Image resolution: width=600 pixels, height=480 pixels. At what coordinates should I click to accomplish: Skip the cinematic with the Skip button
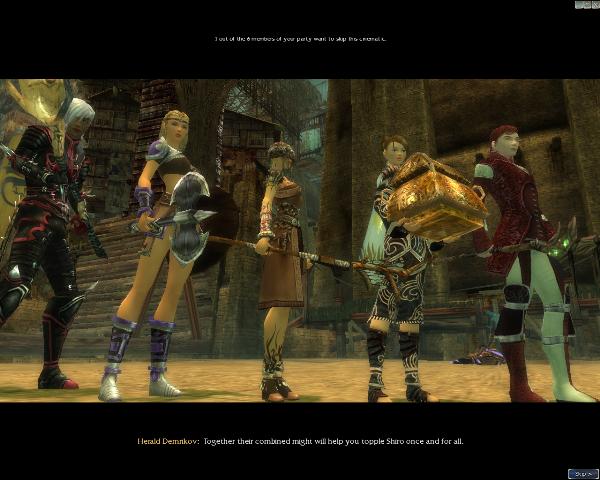click(581, 473)
